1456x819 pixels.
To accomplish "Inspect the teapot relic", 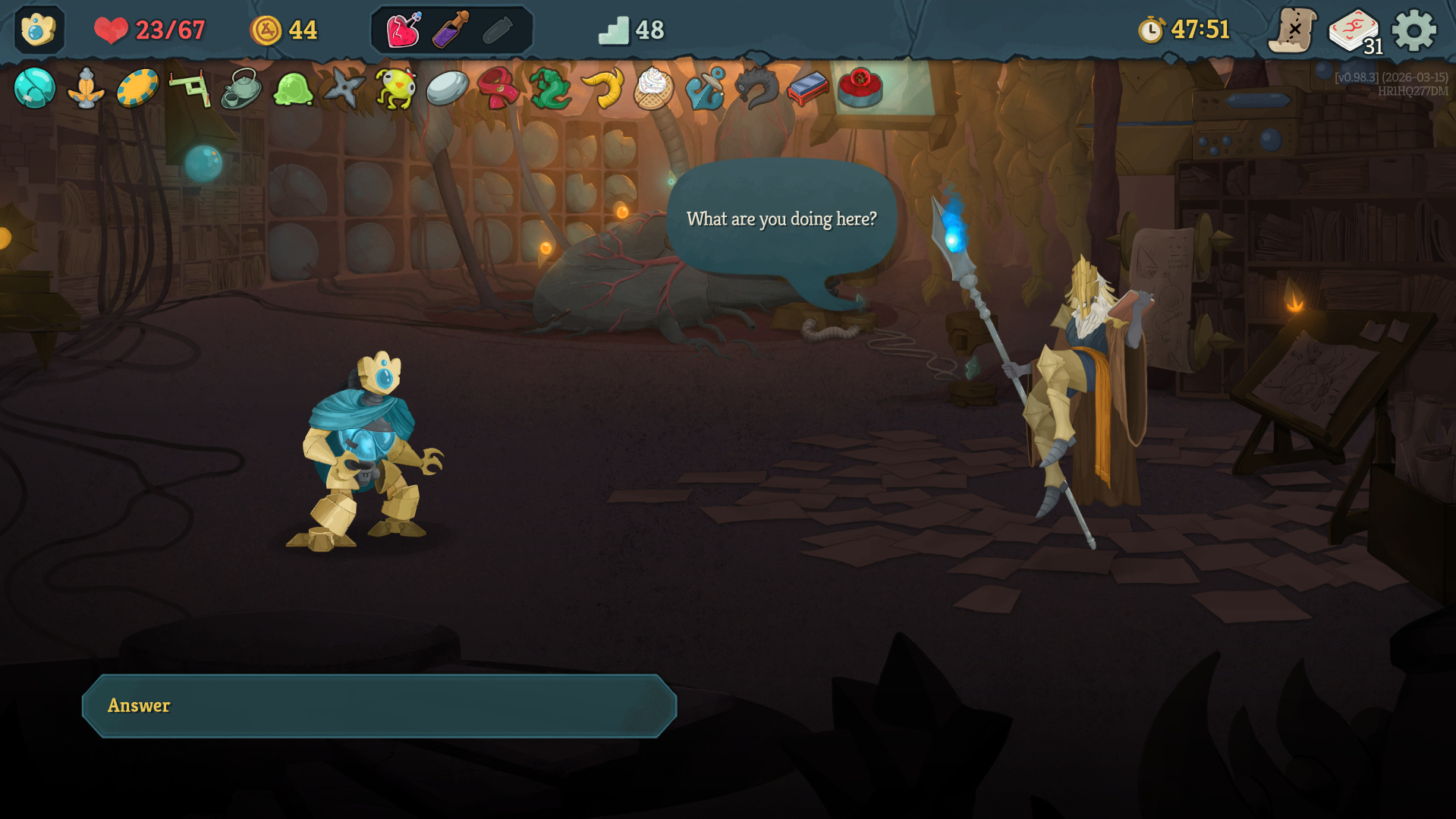I will tap(241, 89).
